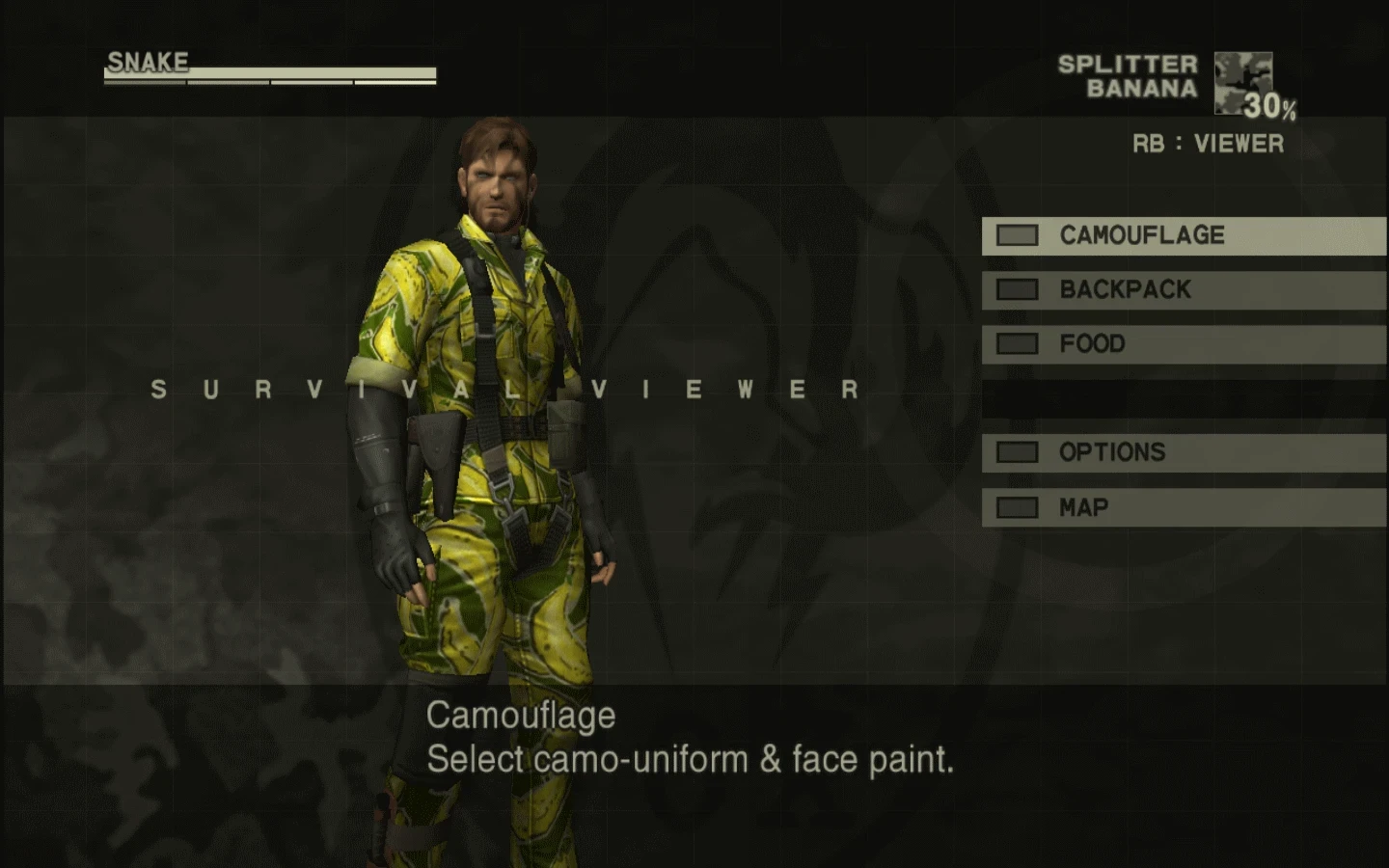The width and height of the screenshot is (1389, 868).
Task: Click the icon box beside CAMOUFLAGE
Action: tap(1016, 234)
